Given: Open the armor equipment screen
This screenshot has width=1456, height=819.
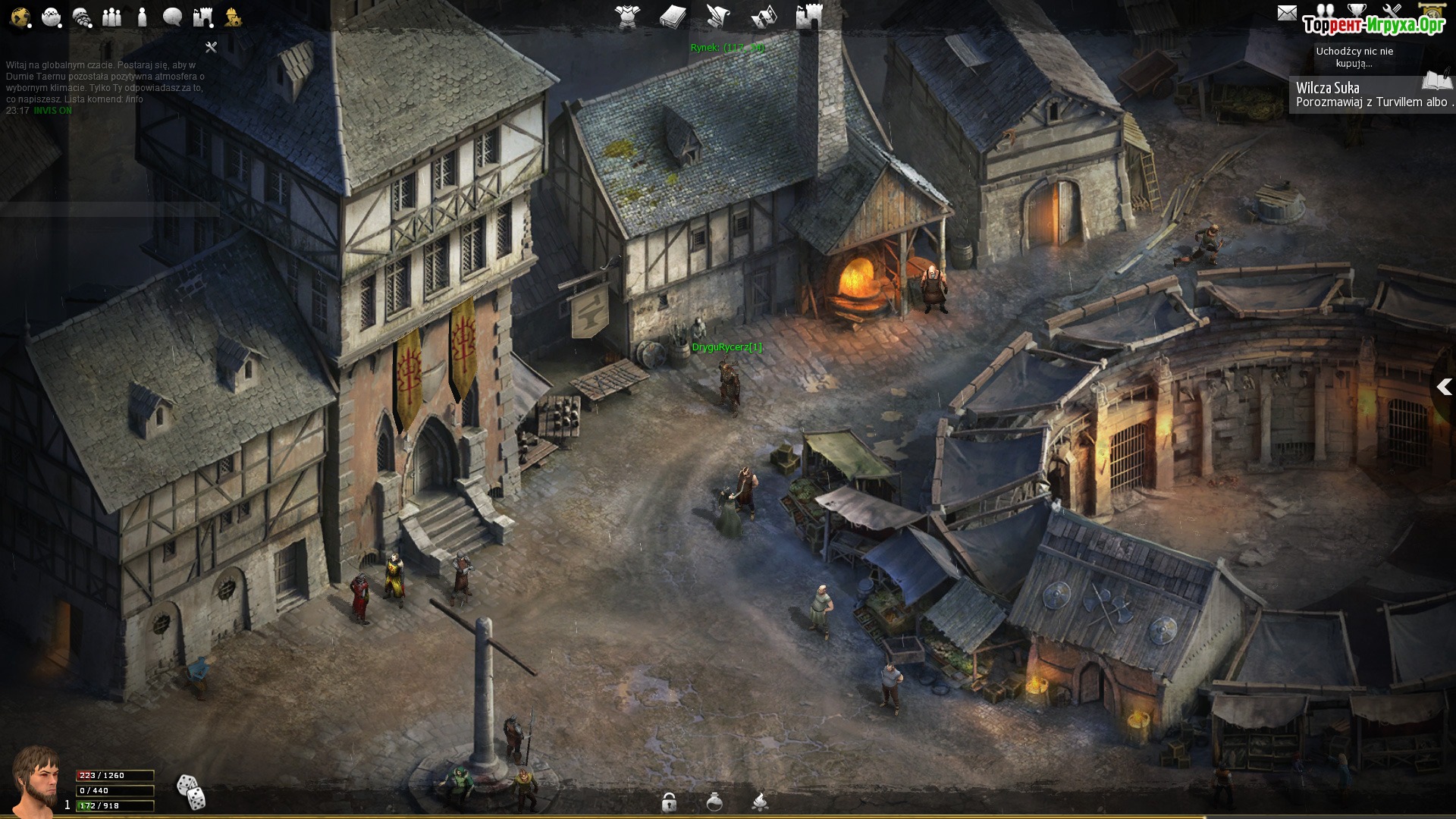Looking at the screenshot, I should [x=627, y=17].
